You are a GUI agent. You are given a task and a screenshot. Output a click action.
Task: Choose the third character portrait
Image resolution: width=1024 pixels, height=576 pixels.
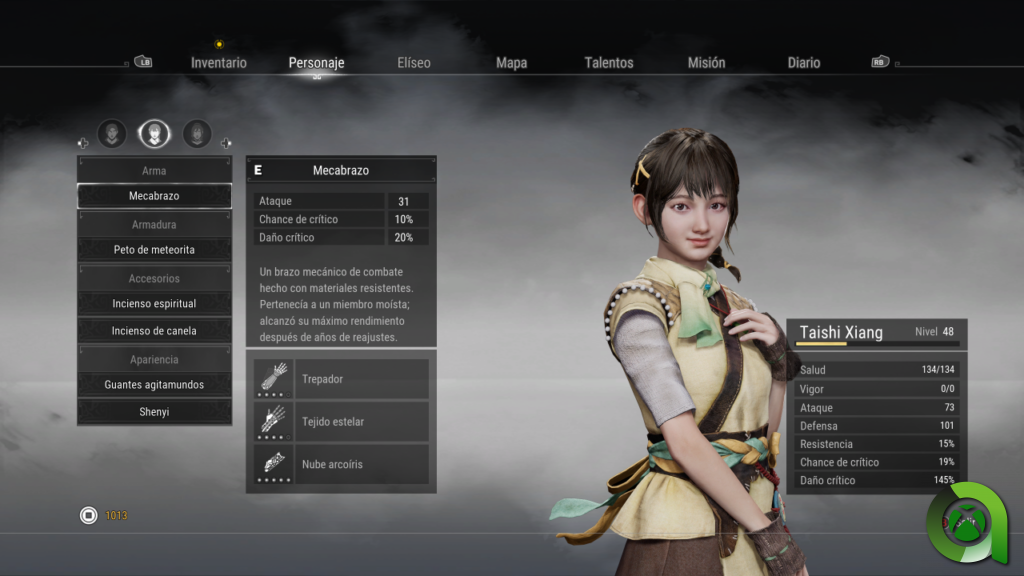[197, 133]
